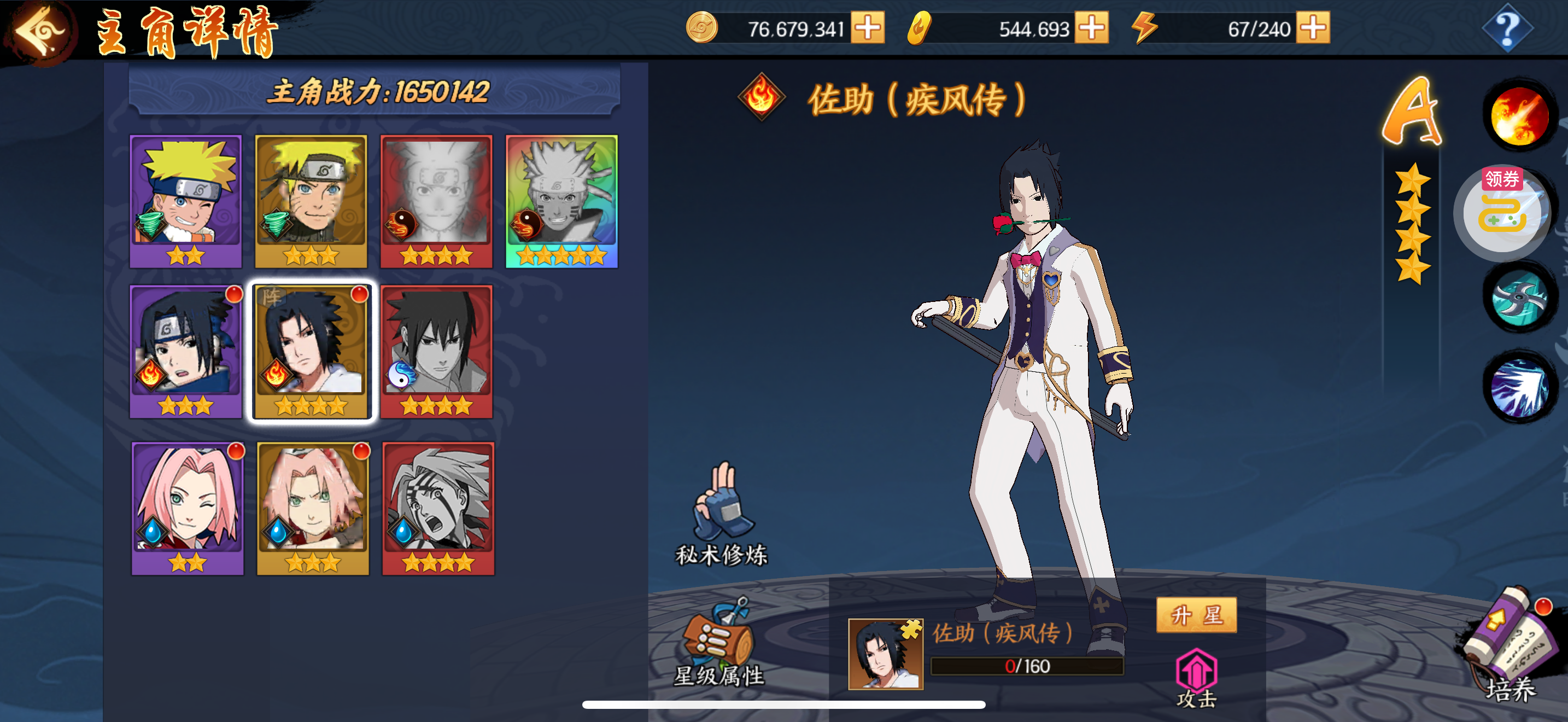Go back using the top-left arrow
The width and height of the screenshot is (1568, 722).
click(38, 31)
